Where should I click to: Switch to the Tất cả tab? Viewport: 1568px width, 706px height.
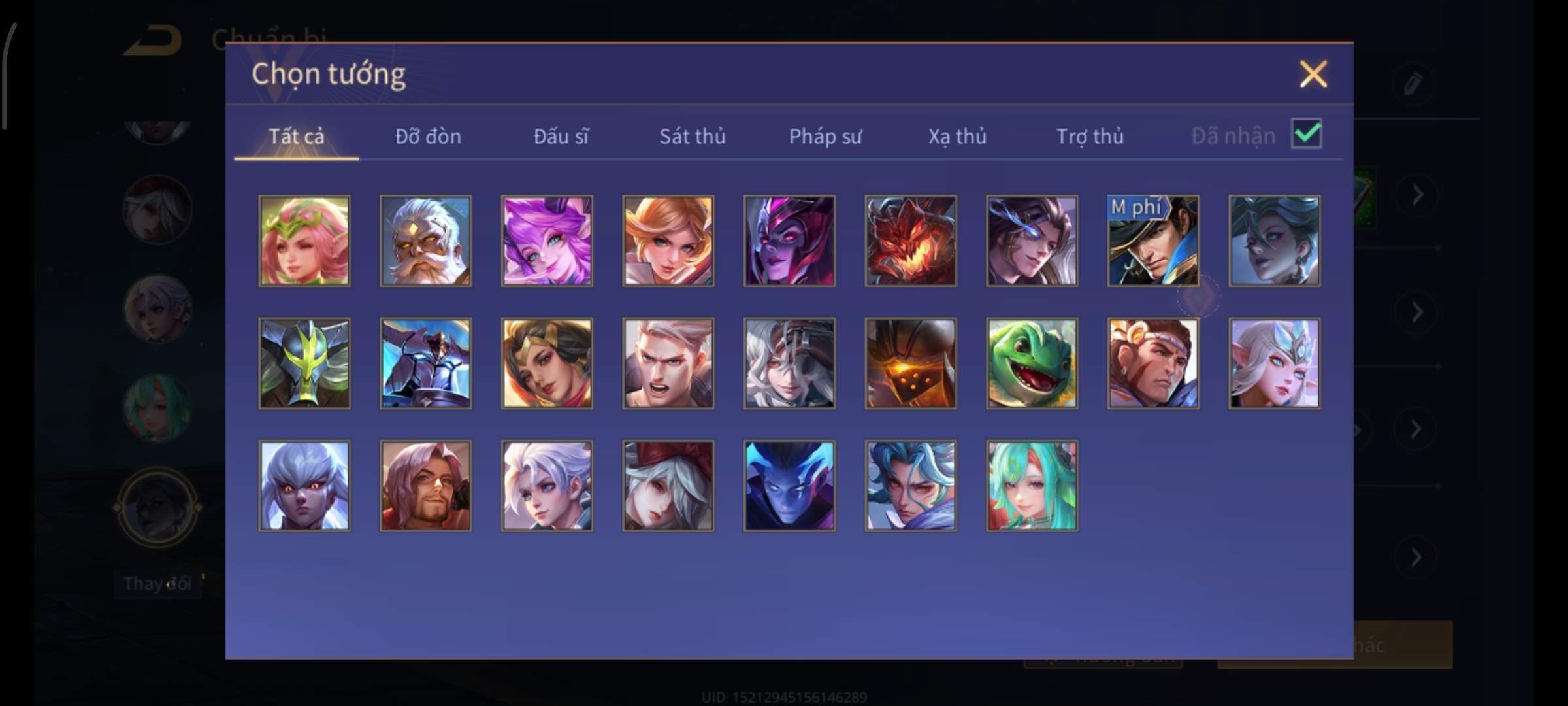click(296, 136)
